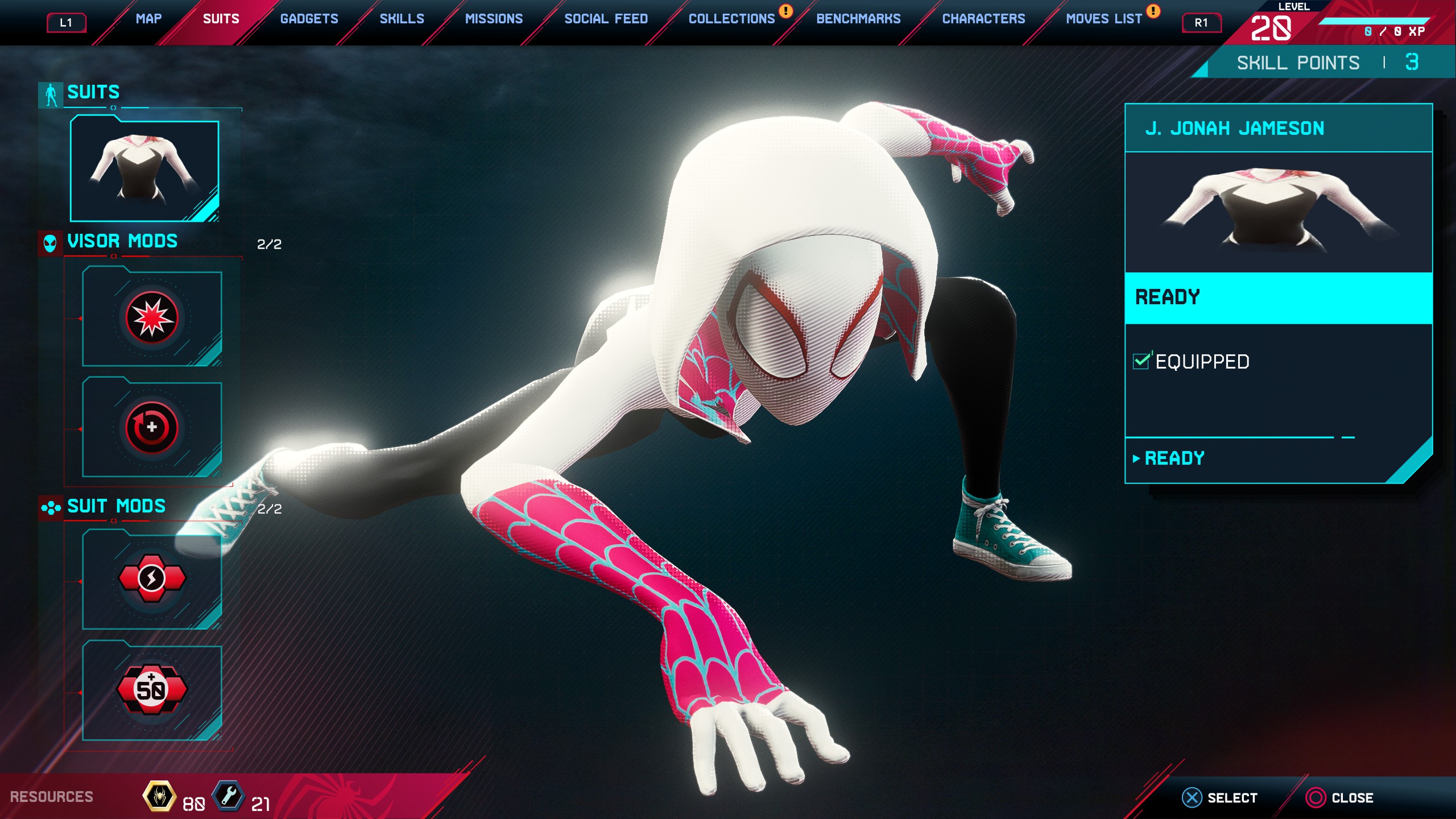Toggle the Equipped checkbox

pyautogui.click(x=1141, y=361)
